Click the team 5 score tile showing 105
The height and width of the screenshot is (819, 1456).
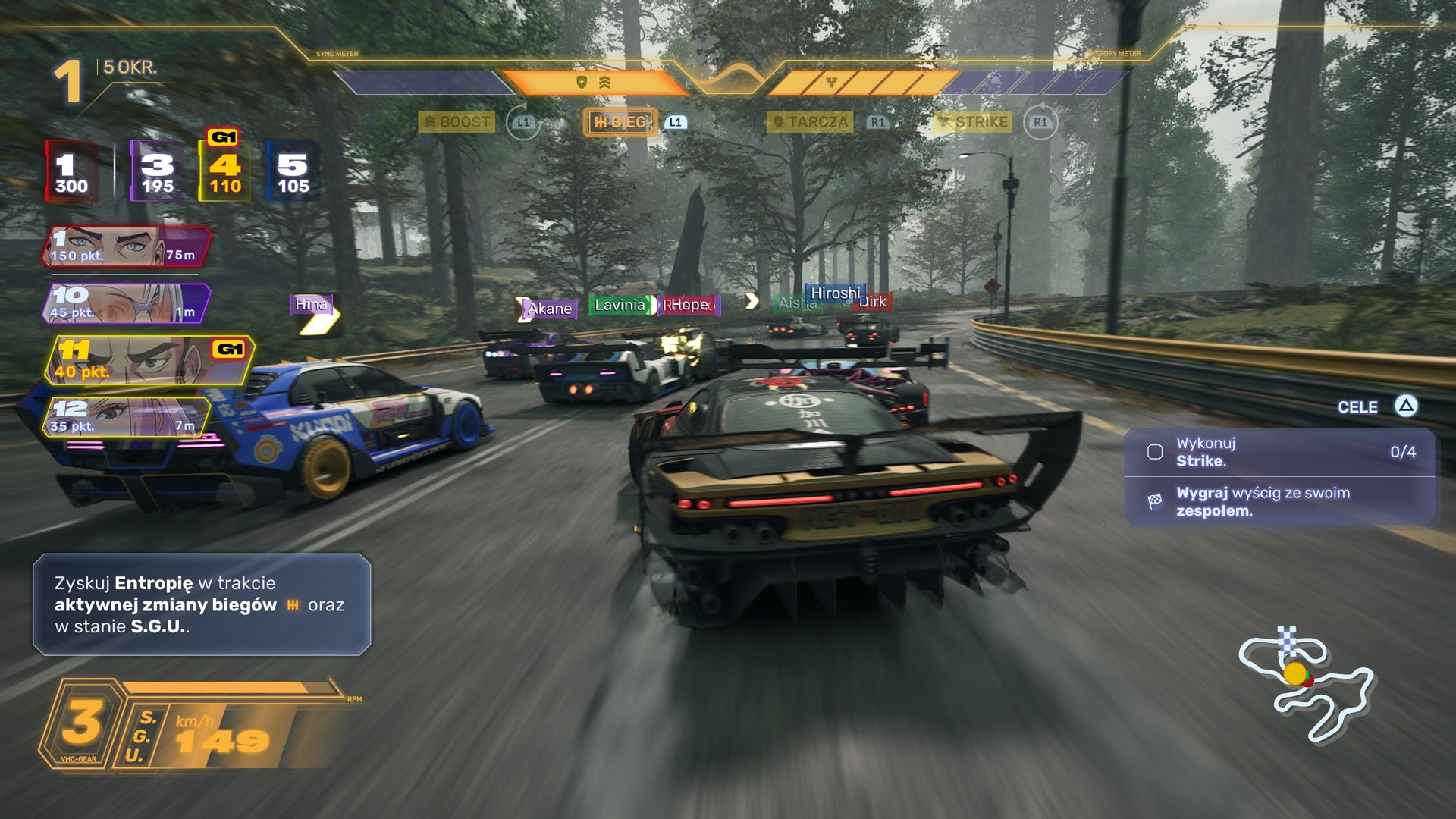[x=293, y=171]
